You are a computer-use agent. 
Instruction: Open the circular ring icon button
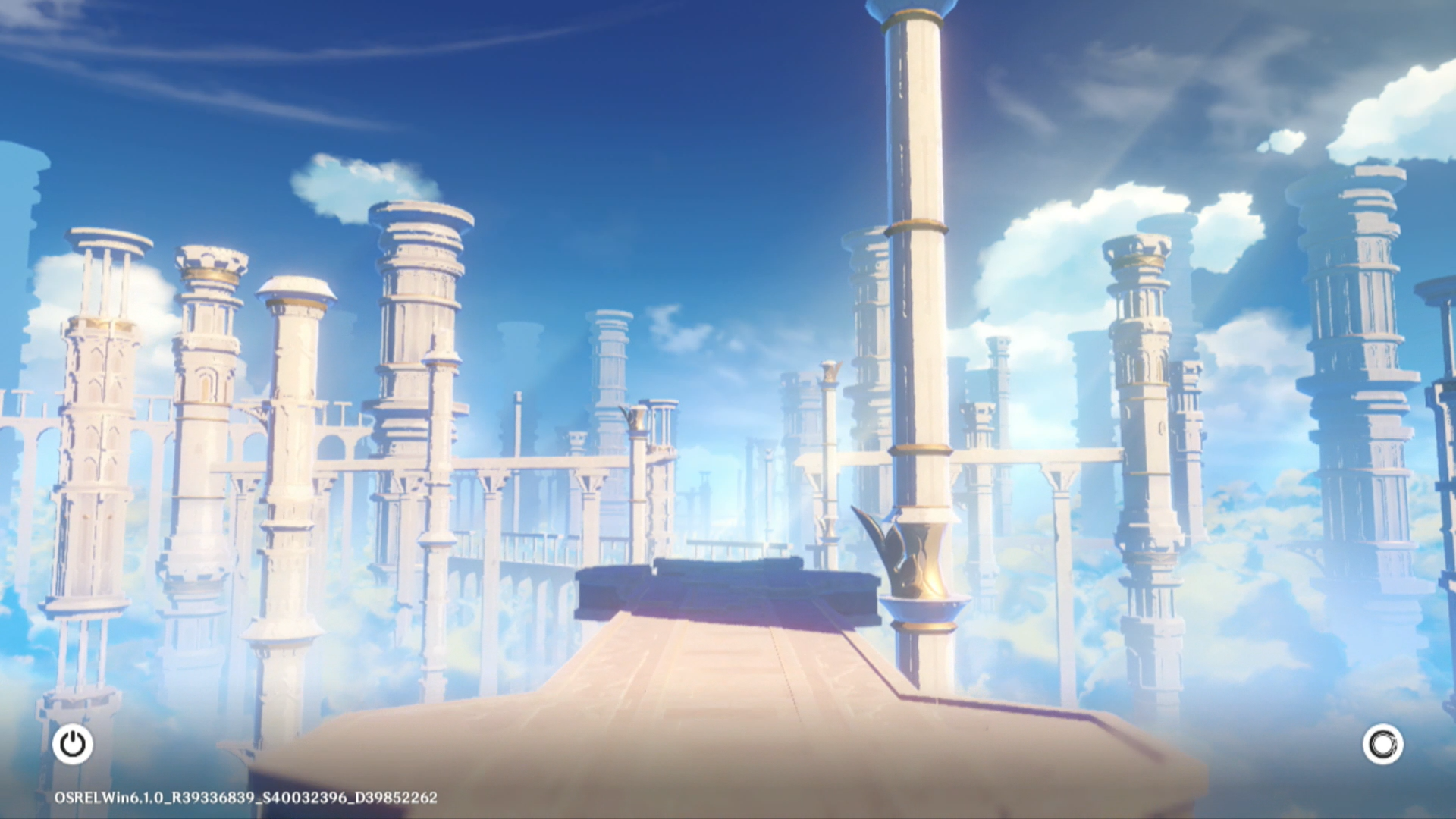click(1382, 744)
